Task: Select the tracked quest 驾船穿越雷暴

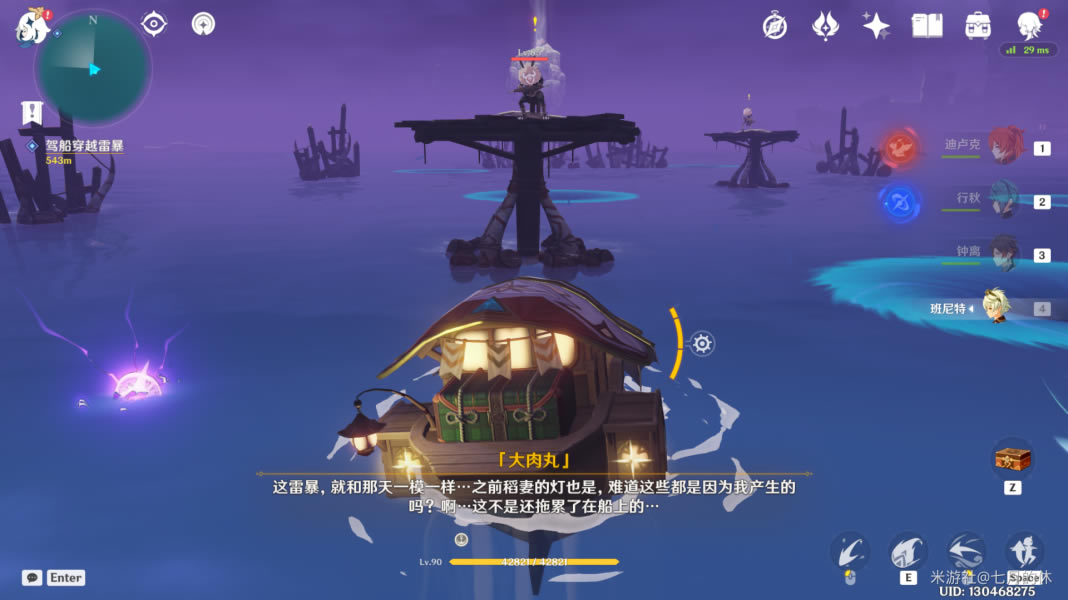Action: [84, 146]
